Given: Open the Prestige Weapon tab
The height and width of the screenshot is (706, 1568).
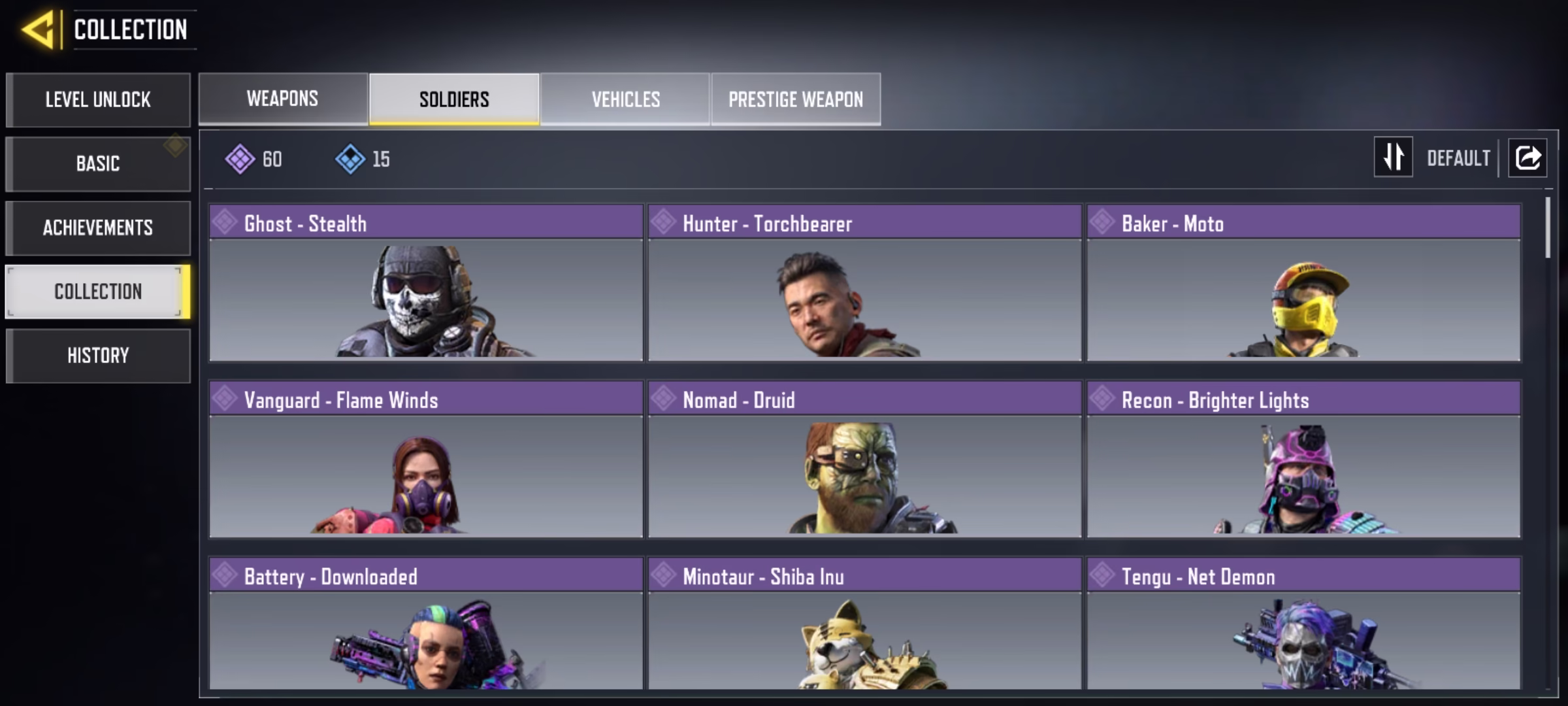Looking at the screenshot, I should pyautogui.click(x=796, y=99).
